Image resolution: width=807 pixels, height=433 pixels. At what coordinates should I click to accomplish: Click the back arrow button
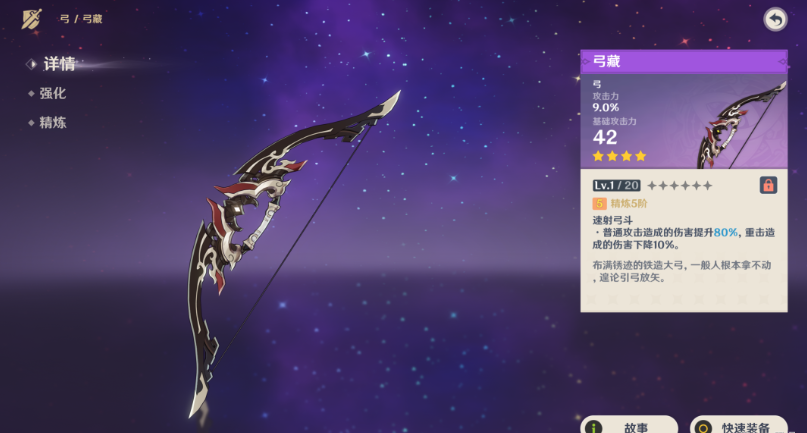(774, 19)
